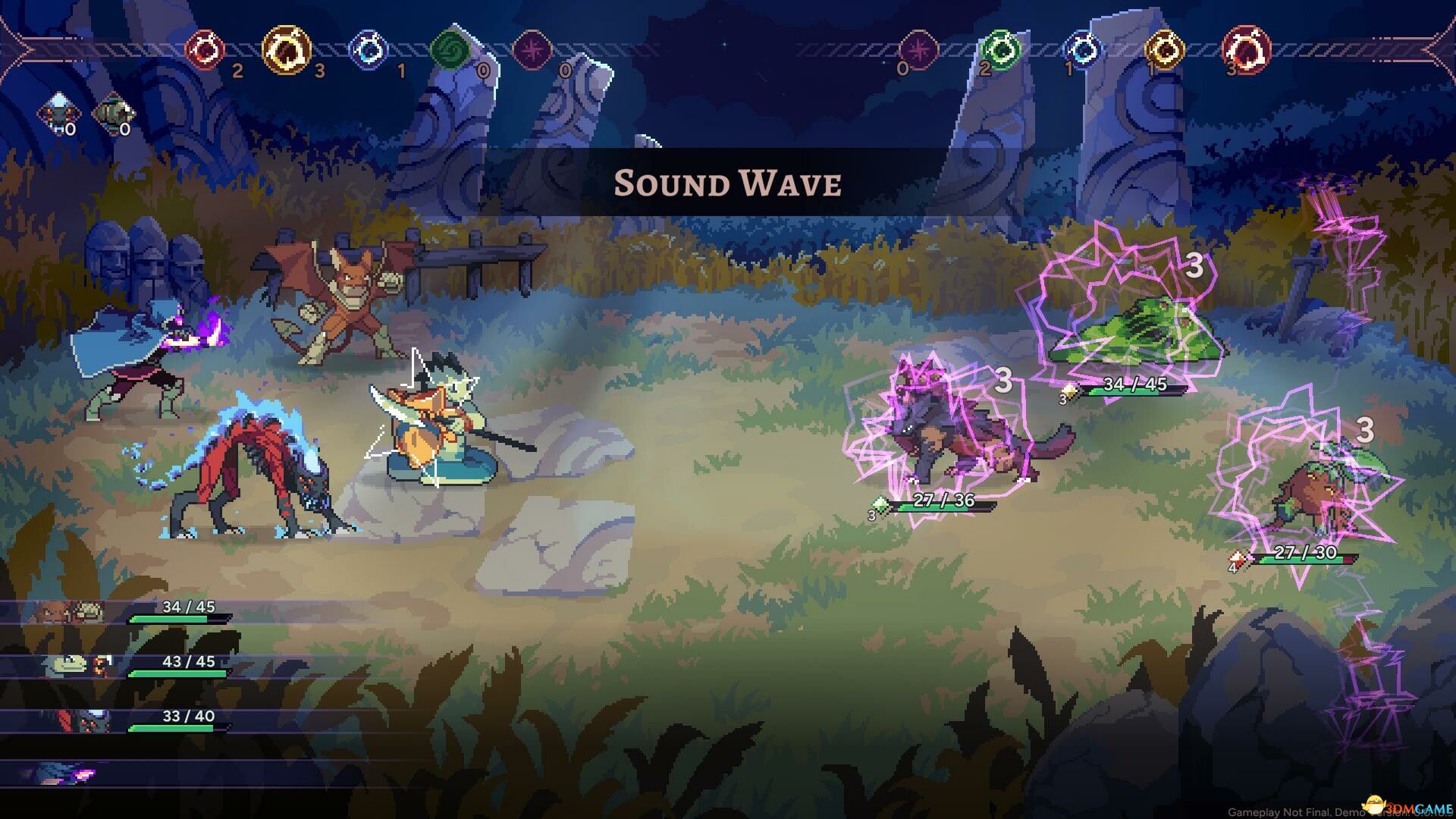This screenshot has width=1456, height=819.
Task: Click the dim green swirl orb showing 0
Action: (450, 51)
